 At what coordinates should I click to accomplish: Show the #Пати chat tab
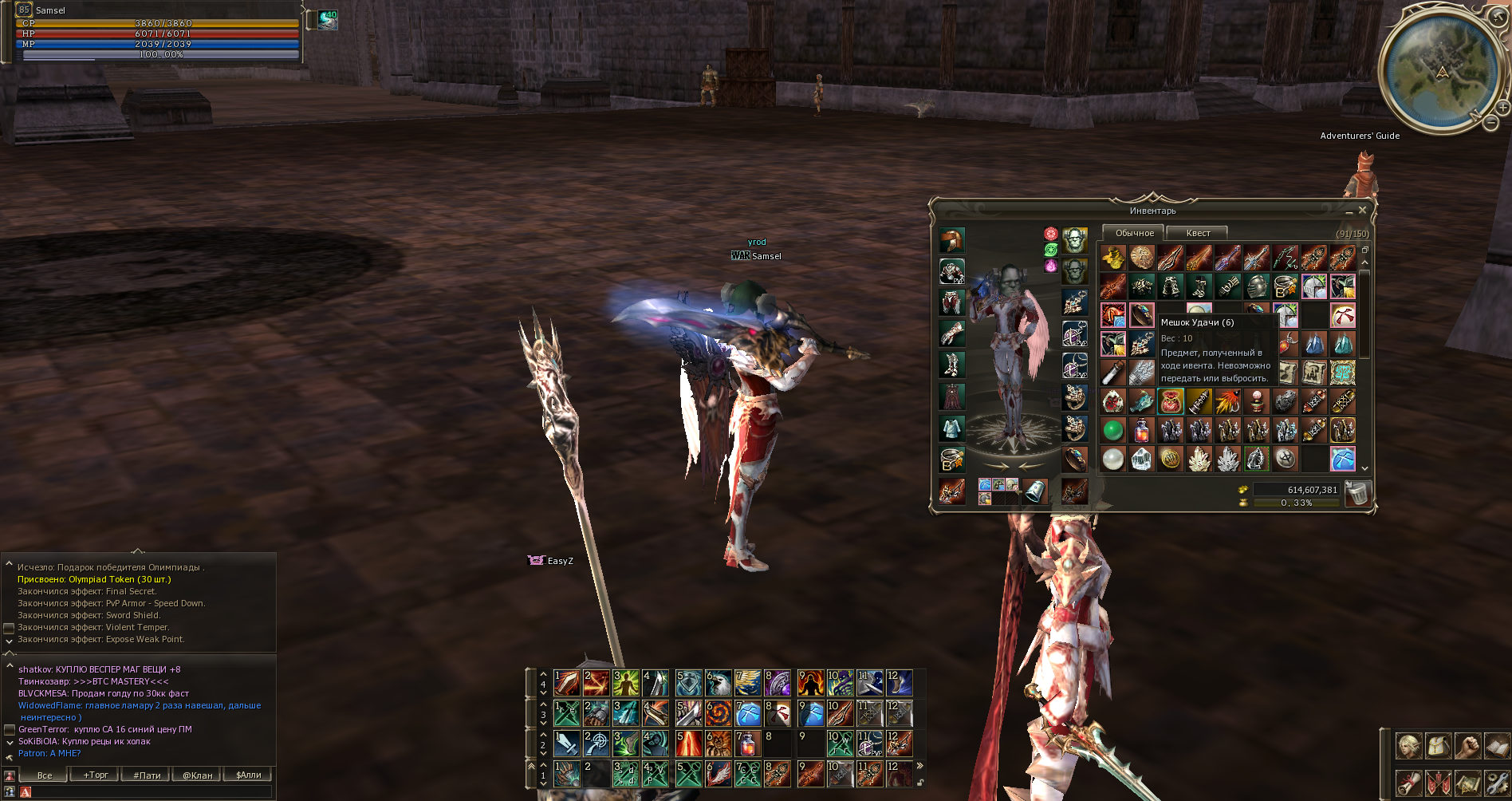point(147,775)
